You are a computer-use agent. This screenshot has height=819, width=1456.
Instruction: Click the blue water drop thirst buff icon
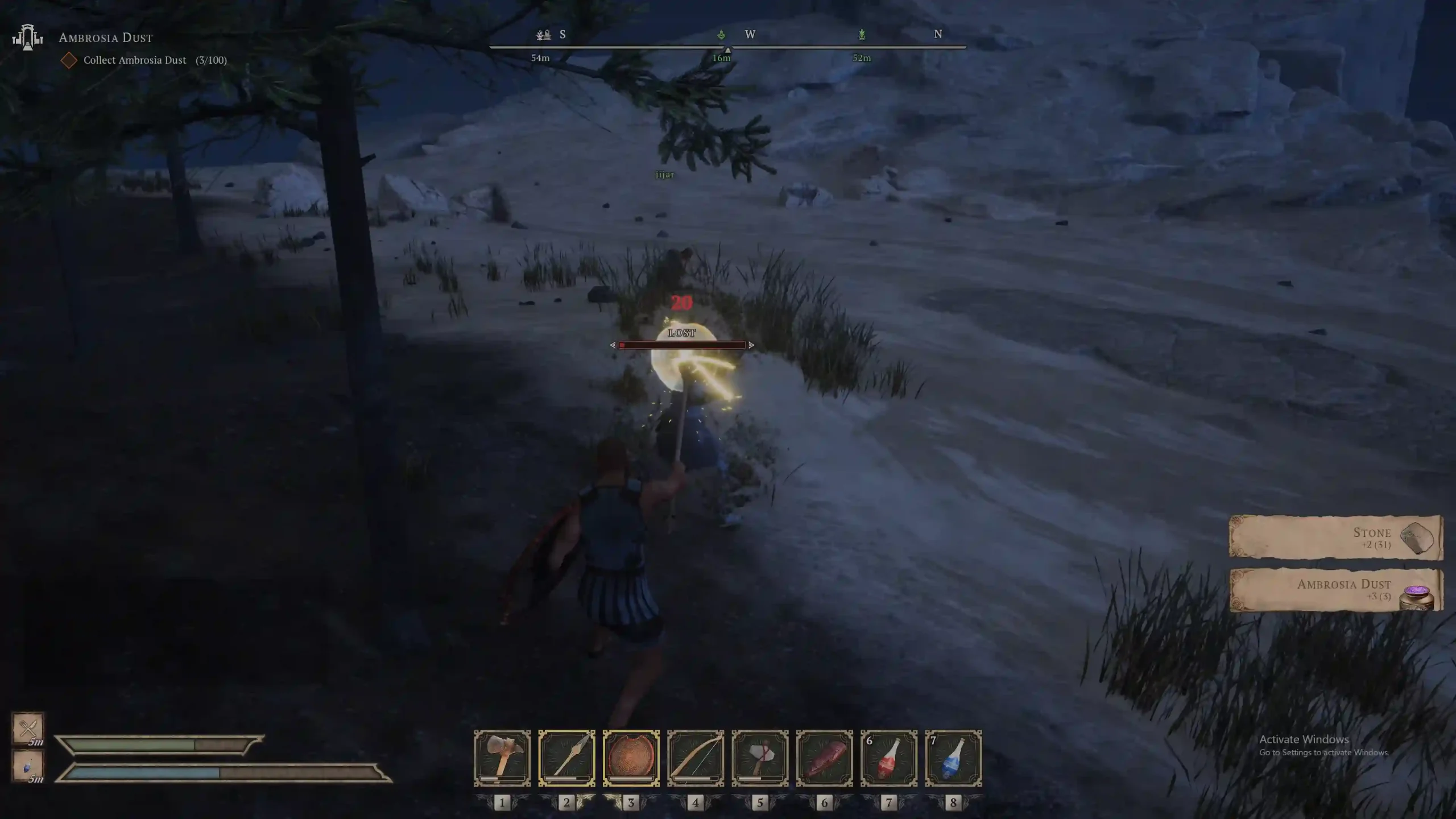pos(28,766)
